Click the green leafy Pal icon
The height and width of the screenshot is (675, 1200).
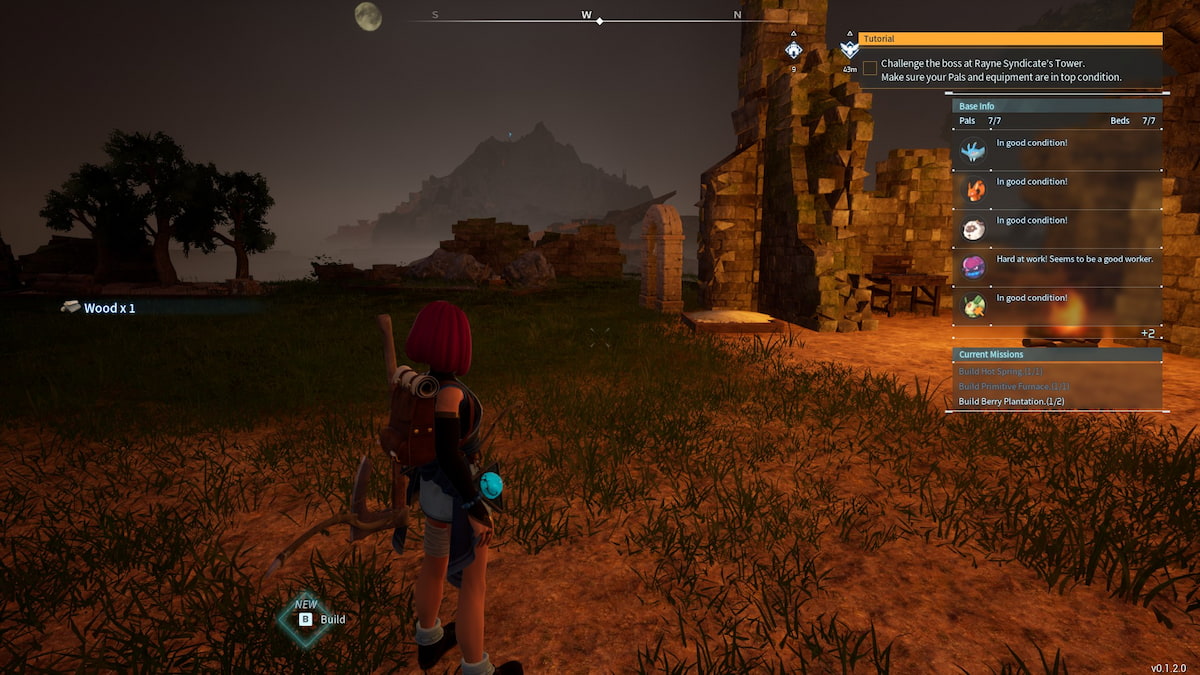coord(973,306)
